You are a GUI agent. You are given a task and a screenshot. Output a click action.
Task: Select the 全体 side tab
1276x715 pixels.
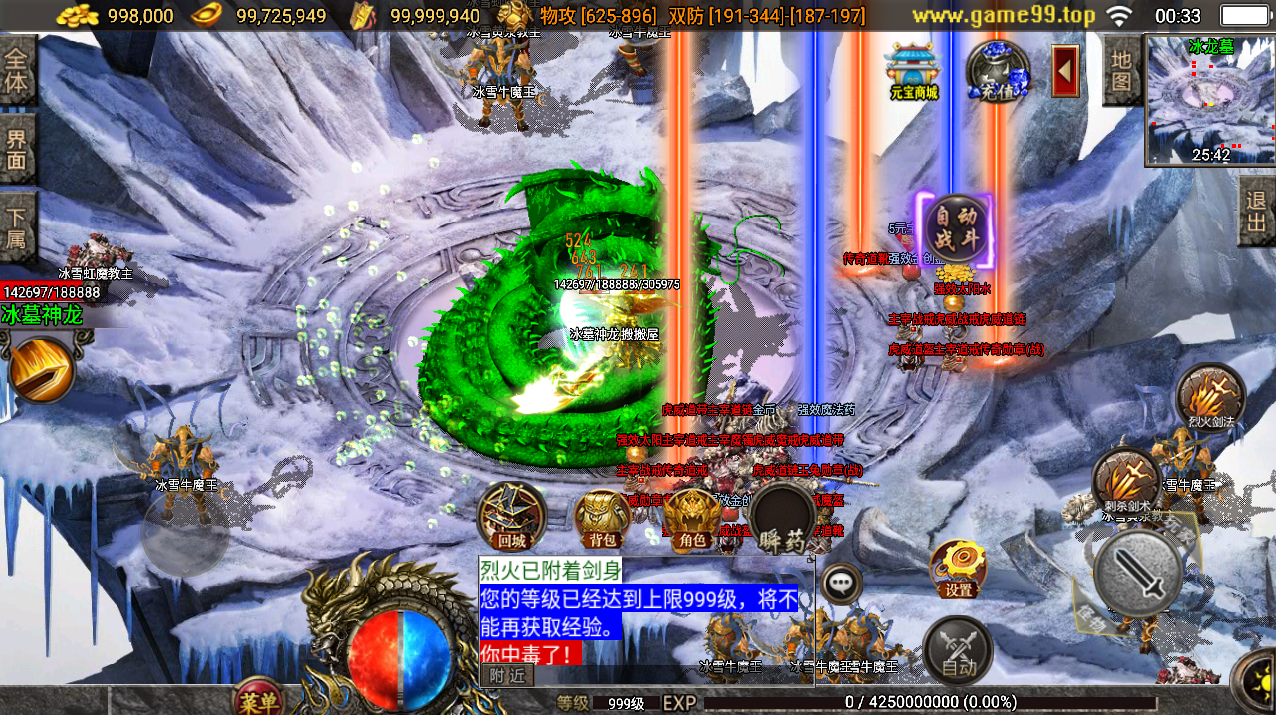tap(17, 71)
